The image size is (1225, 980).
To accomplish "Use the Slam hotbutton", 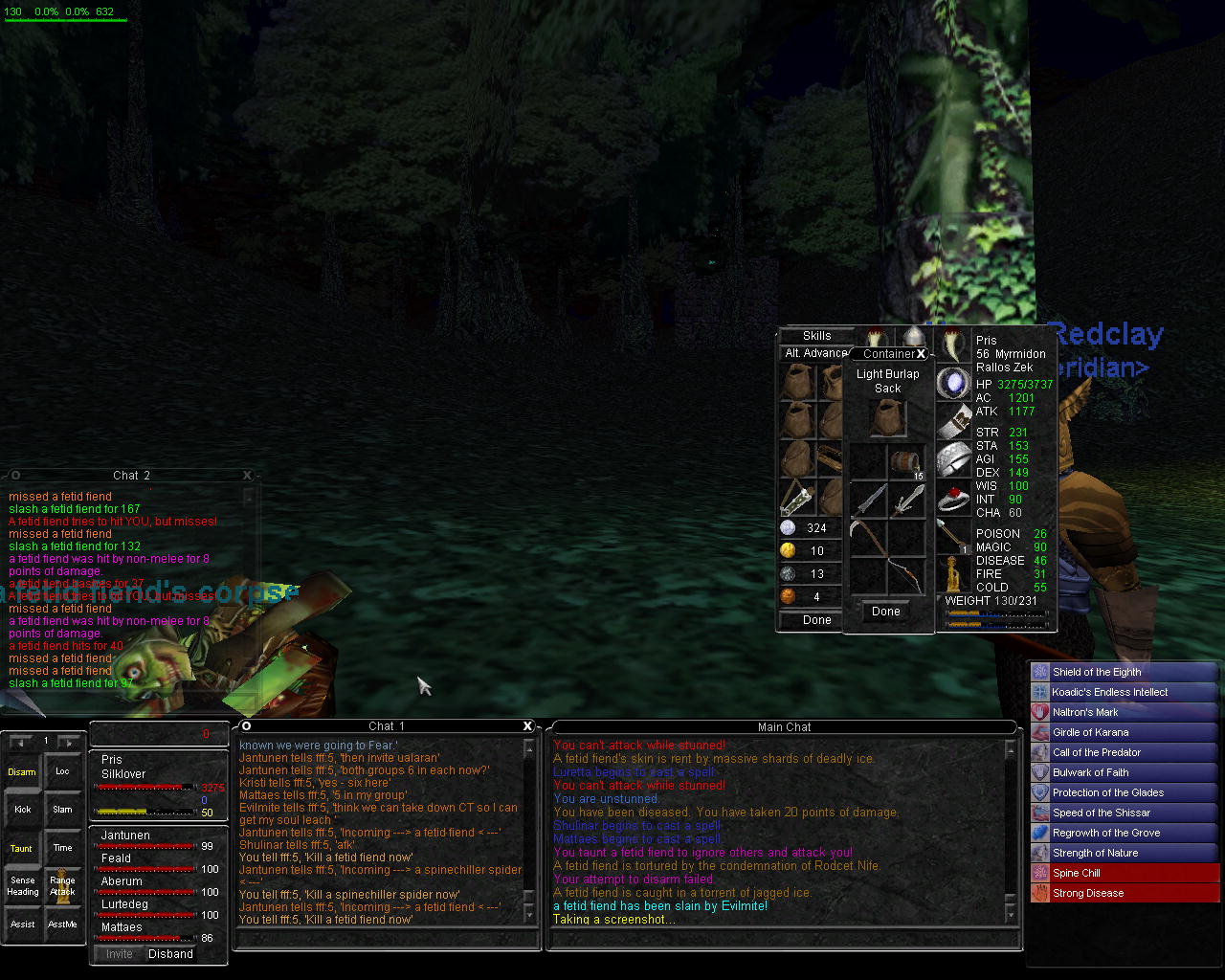I will pos(62,810).
